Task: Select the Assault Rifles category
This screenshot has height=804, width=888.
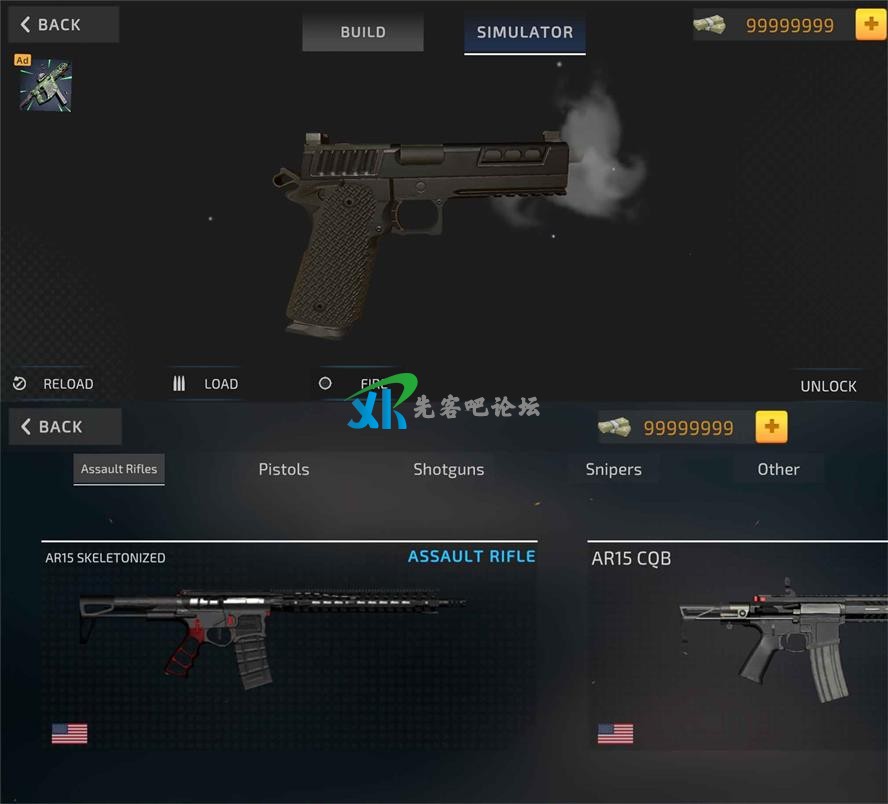Action: coord(119,469)
